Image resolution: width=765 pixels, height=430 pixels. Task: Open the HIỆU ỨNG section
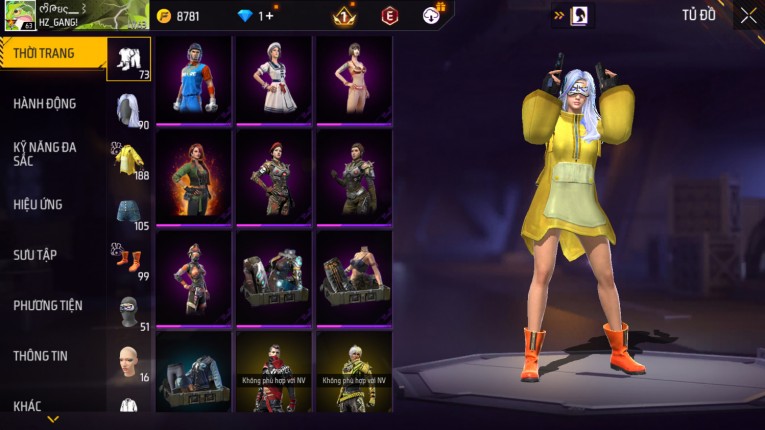pos(38,205)
